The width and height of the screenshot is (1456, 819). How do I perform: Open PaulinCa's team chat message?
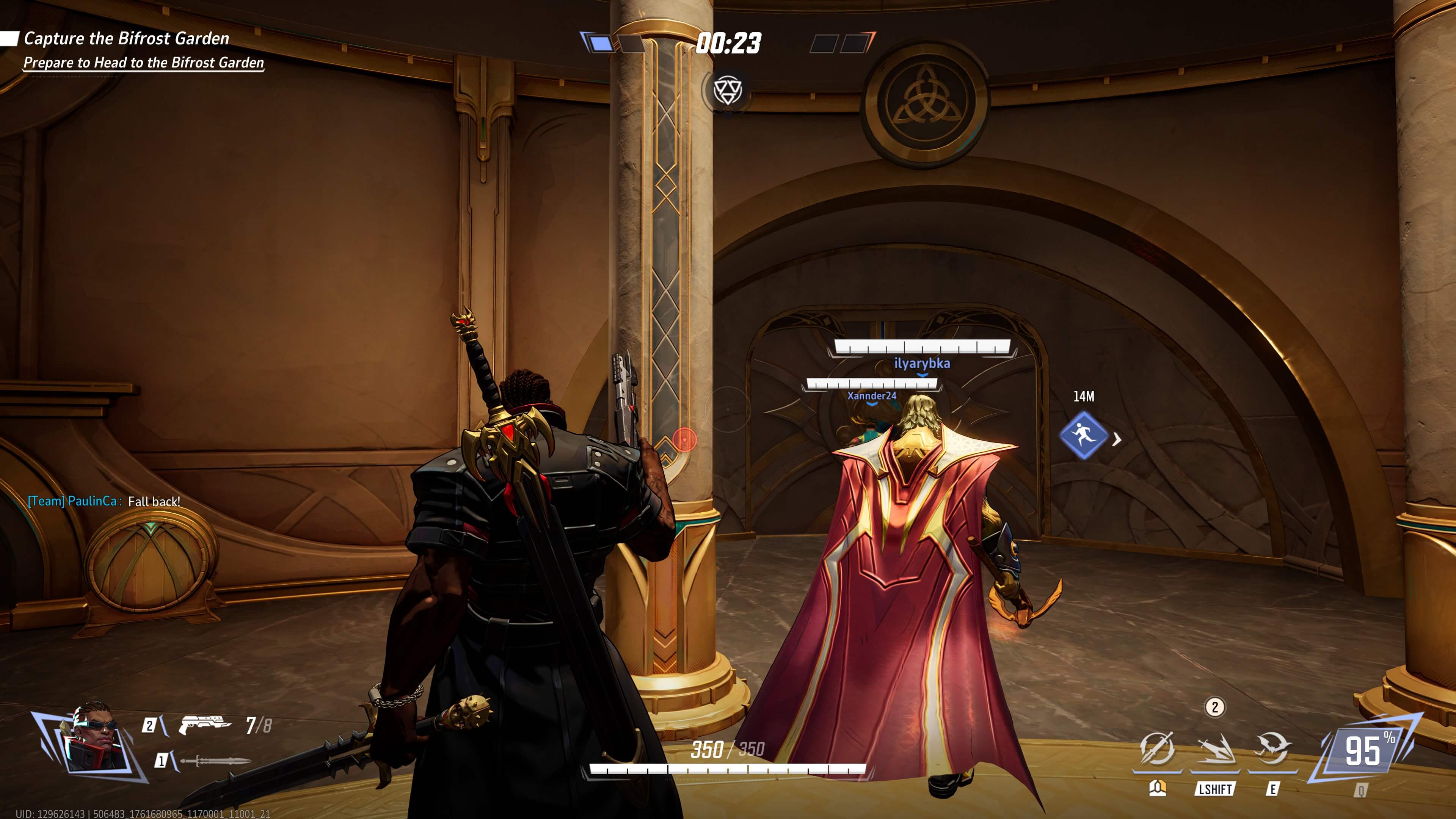point(104,501)
